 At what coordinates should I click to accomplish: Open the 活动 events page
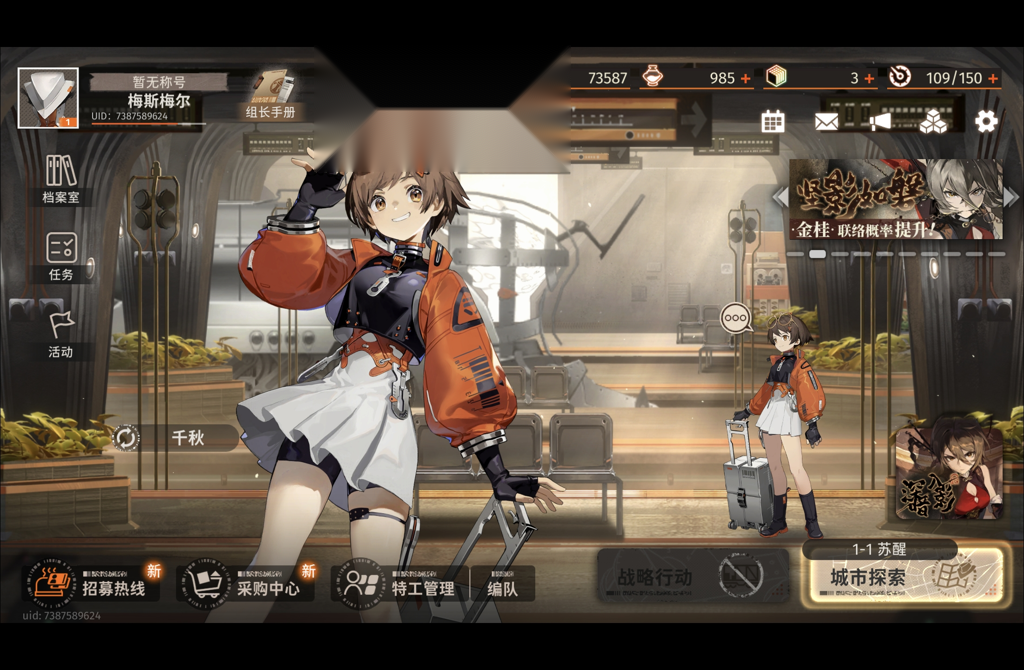point(61,333)
